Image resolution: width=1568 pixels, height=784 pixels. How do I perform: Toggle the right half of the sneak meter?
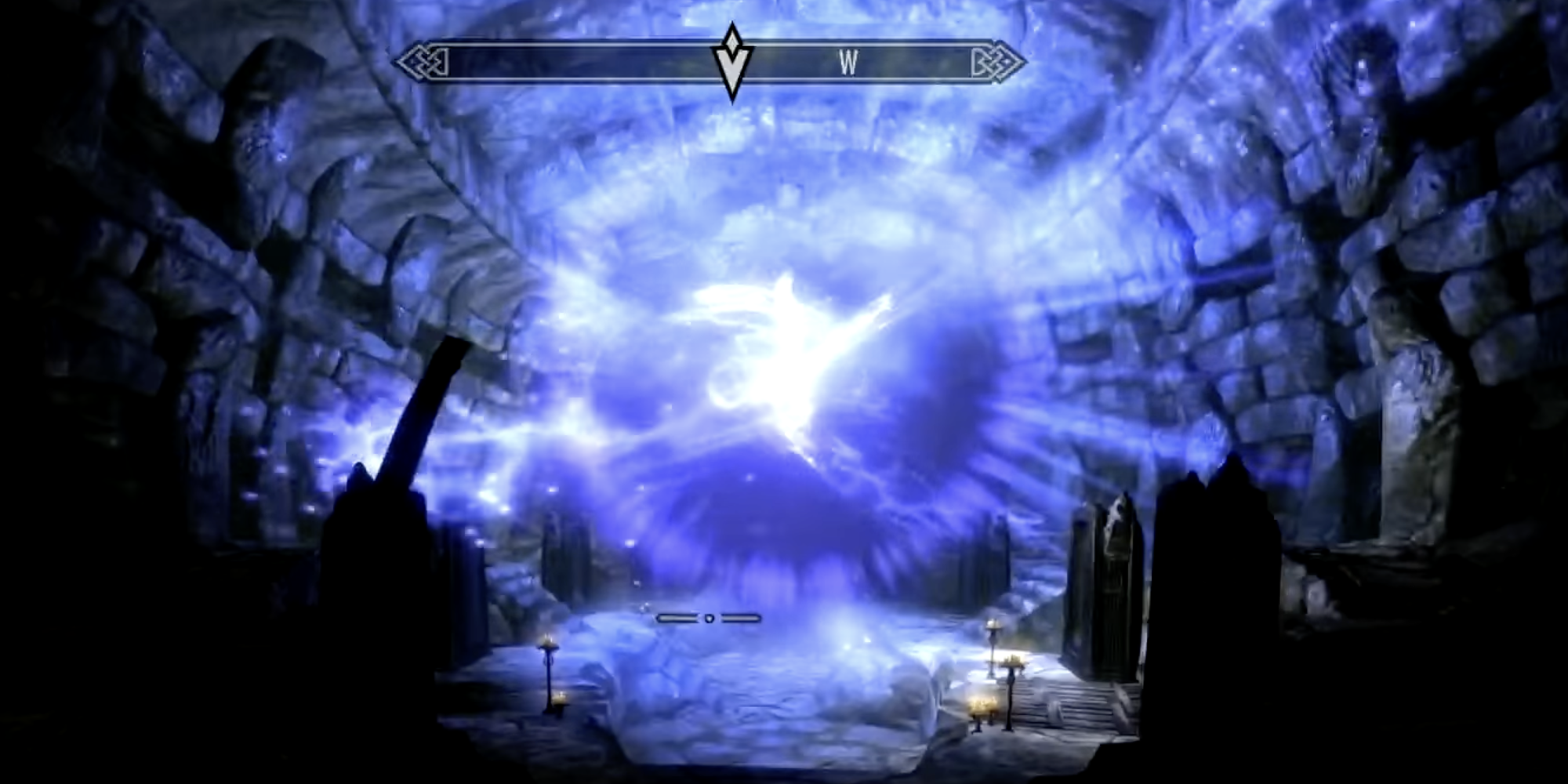point(741,618)
